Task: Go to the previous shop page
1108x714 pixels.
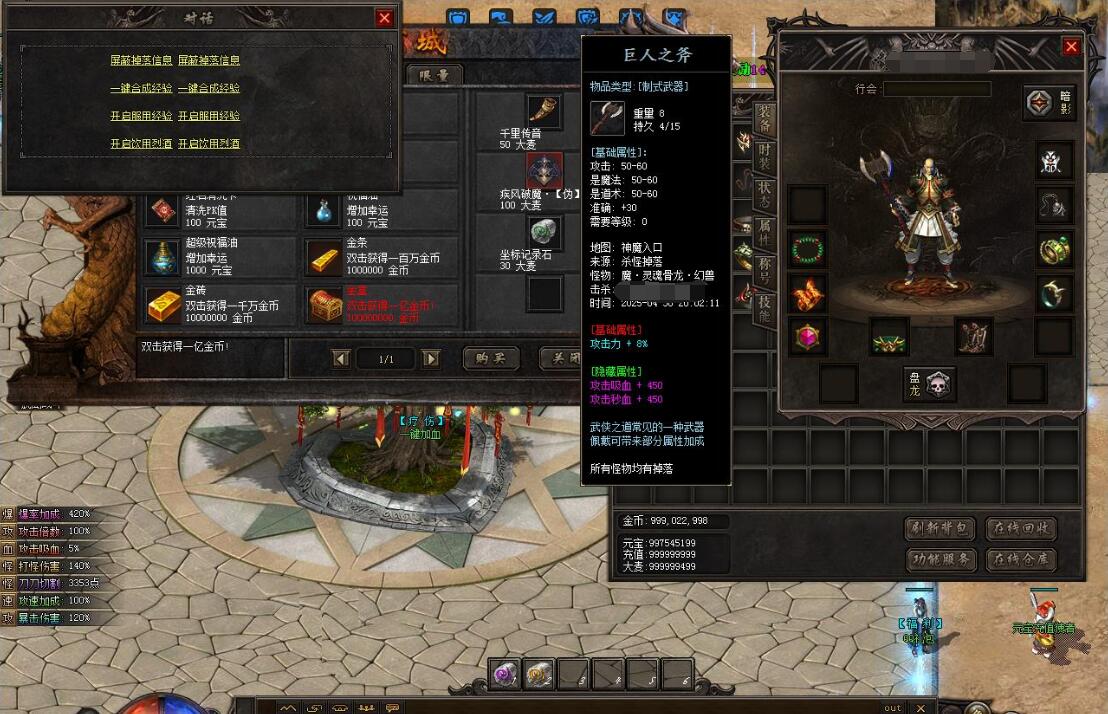Action: (341, 358)
